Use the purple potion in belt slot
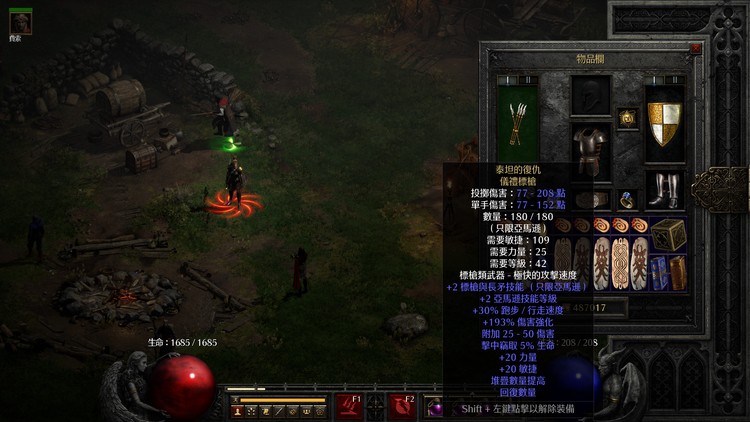 [x=435, y=407]
